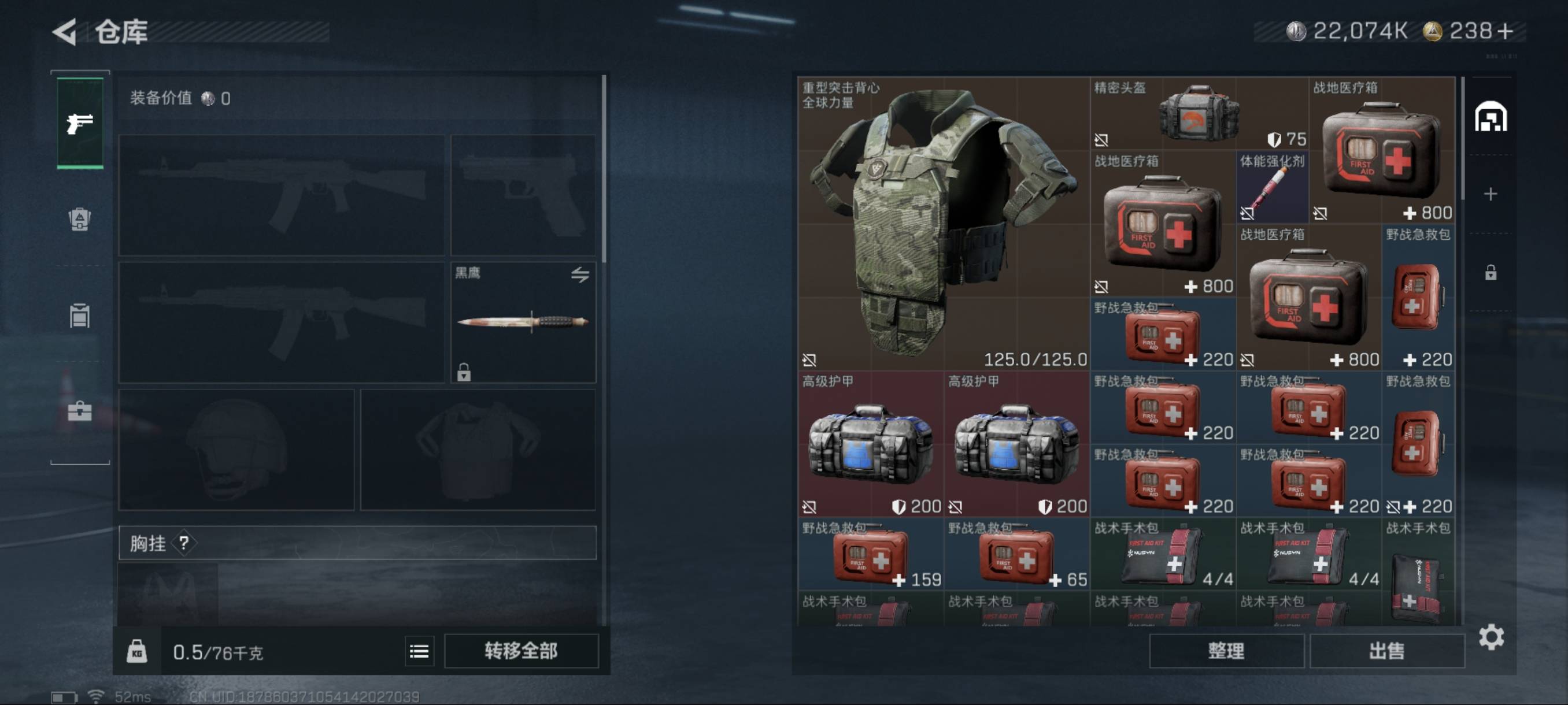Transfer everything with 转移全部
The width and height of the screenshot is (1568, 705).
521,651
